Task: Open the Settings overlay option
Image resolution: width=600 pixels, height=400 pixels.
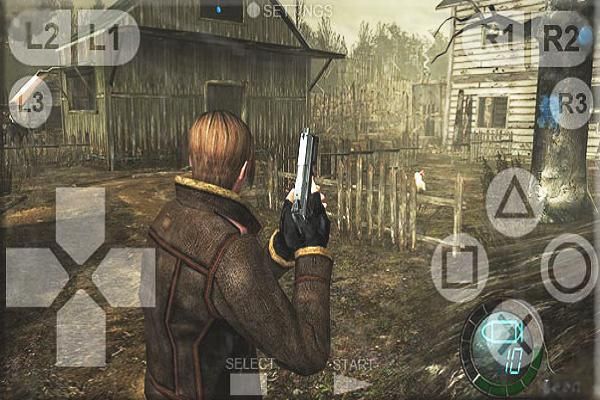Action: tap(290, 10)
